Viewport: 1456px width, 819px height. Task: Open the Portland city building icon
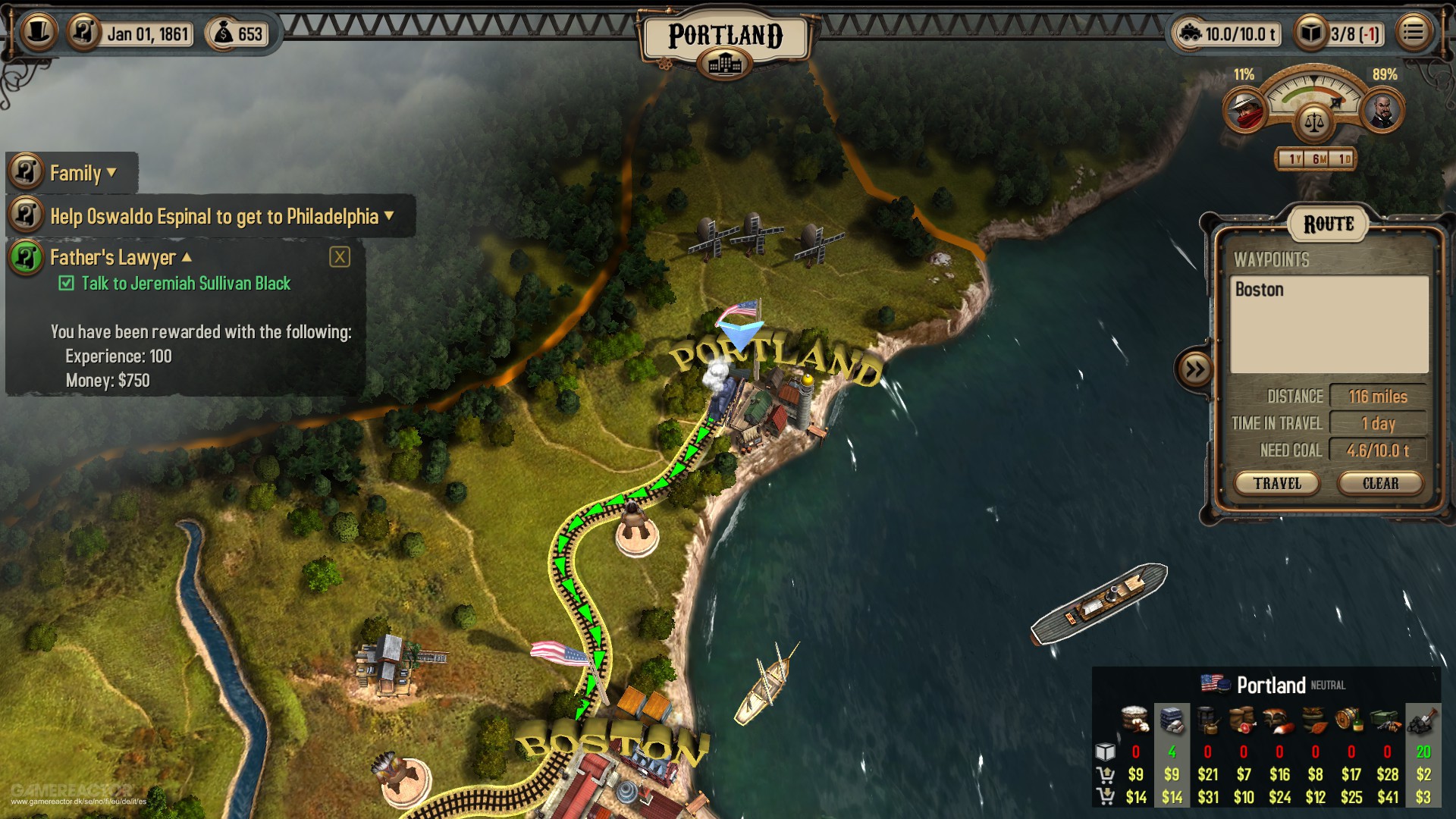point(725,64)
